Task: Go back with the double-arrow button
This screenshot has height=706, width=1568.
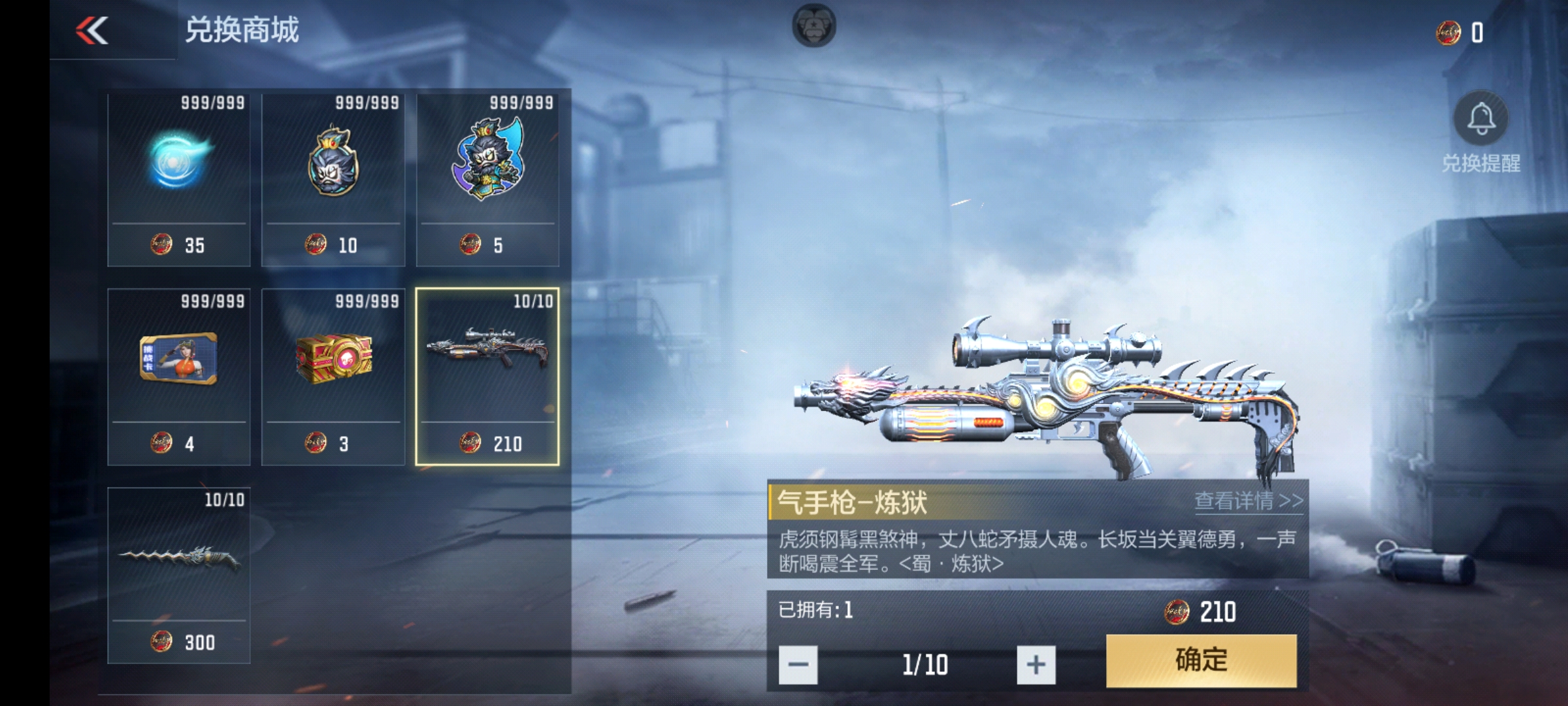Action: (x=92, y=30)
